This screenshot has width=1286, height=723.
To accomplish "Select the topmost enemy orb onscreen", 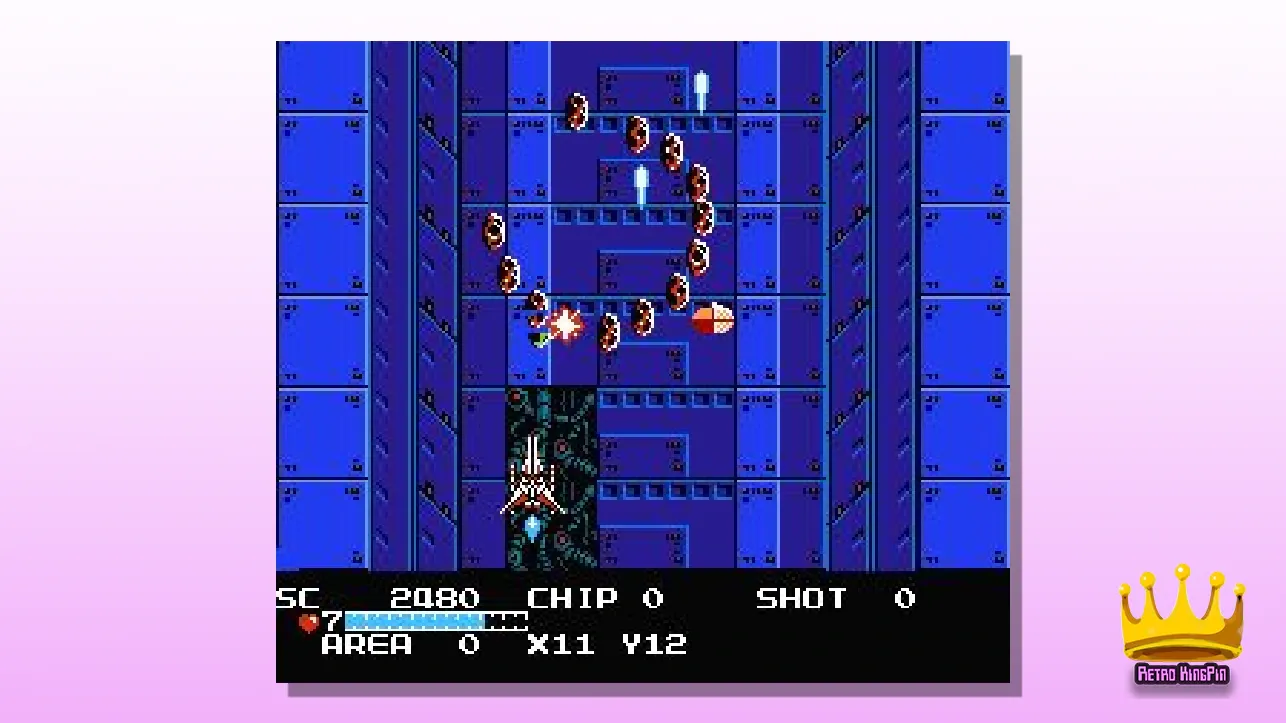I will pos(577,112).
